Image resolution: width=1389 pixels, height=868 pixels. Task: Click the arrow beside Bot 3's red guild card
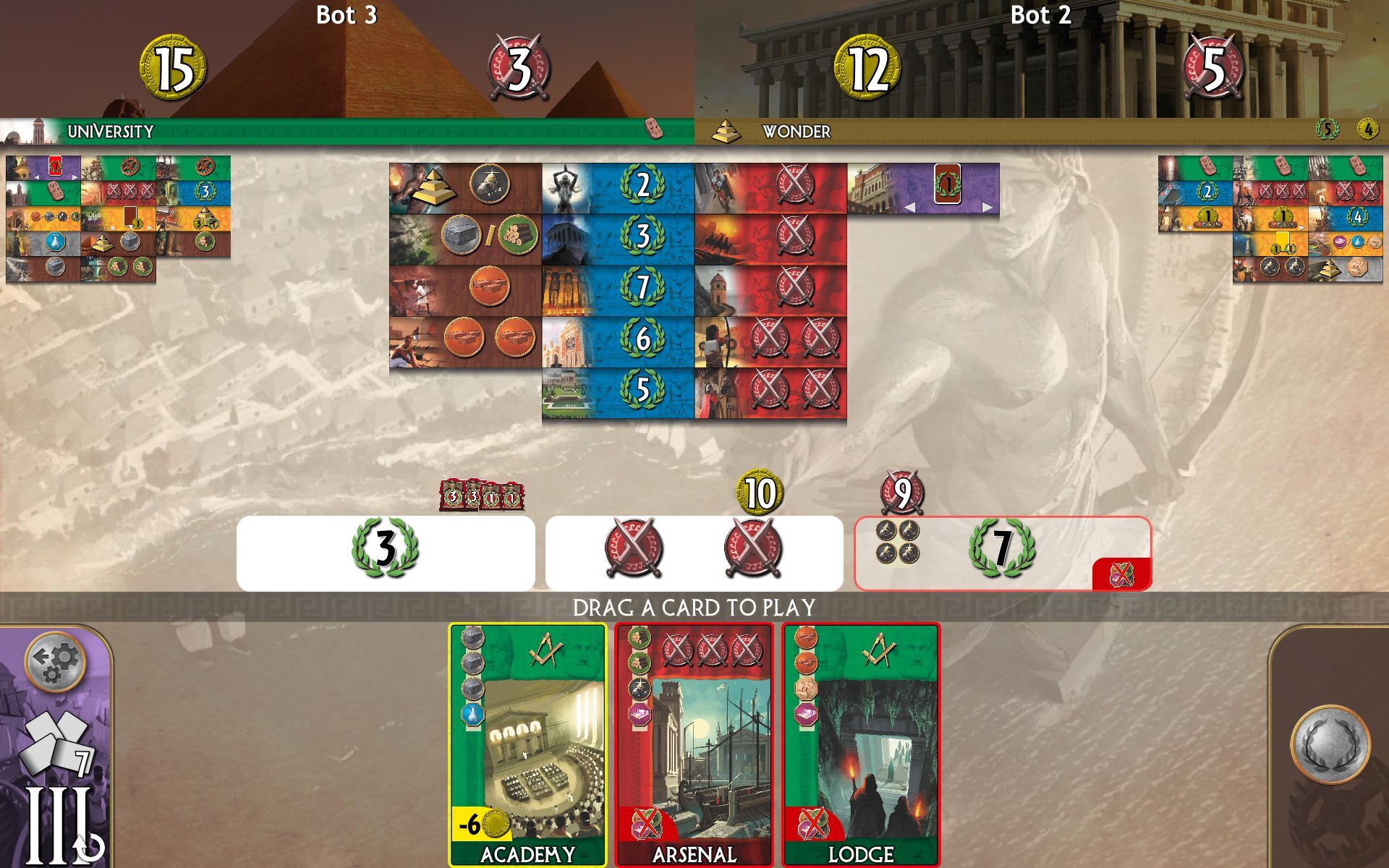tap(74, 176)
